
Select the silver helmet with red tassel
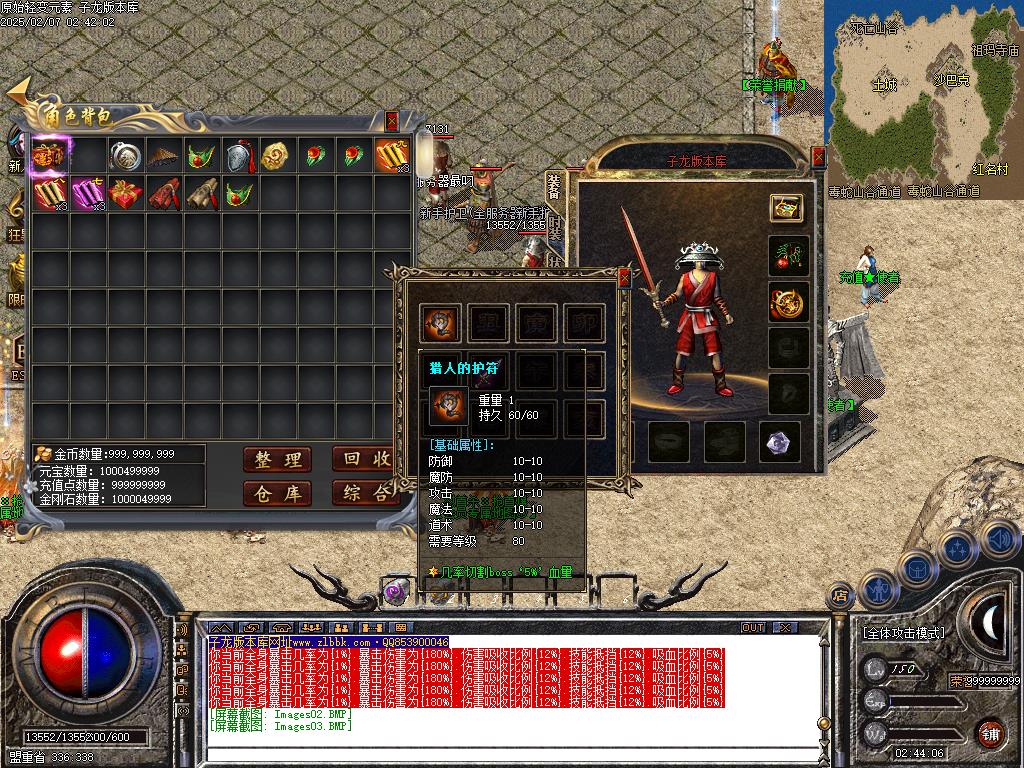click(239, 156)
